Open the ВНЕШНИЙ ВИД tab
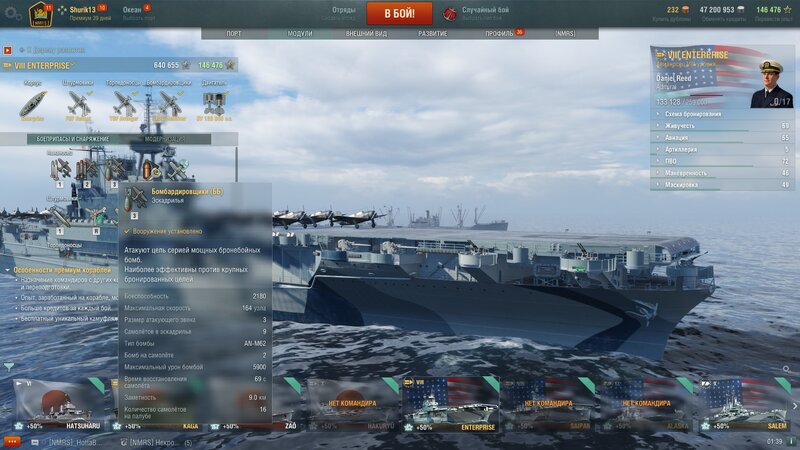800x450 pixels. click(x=366, y=33)
